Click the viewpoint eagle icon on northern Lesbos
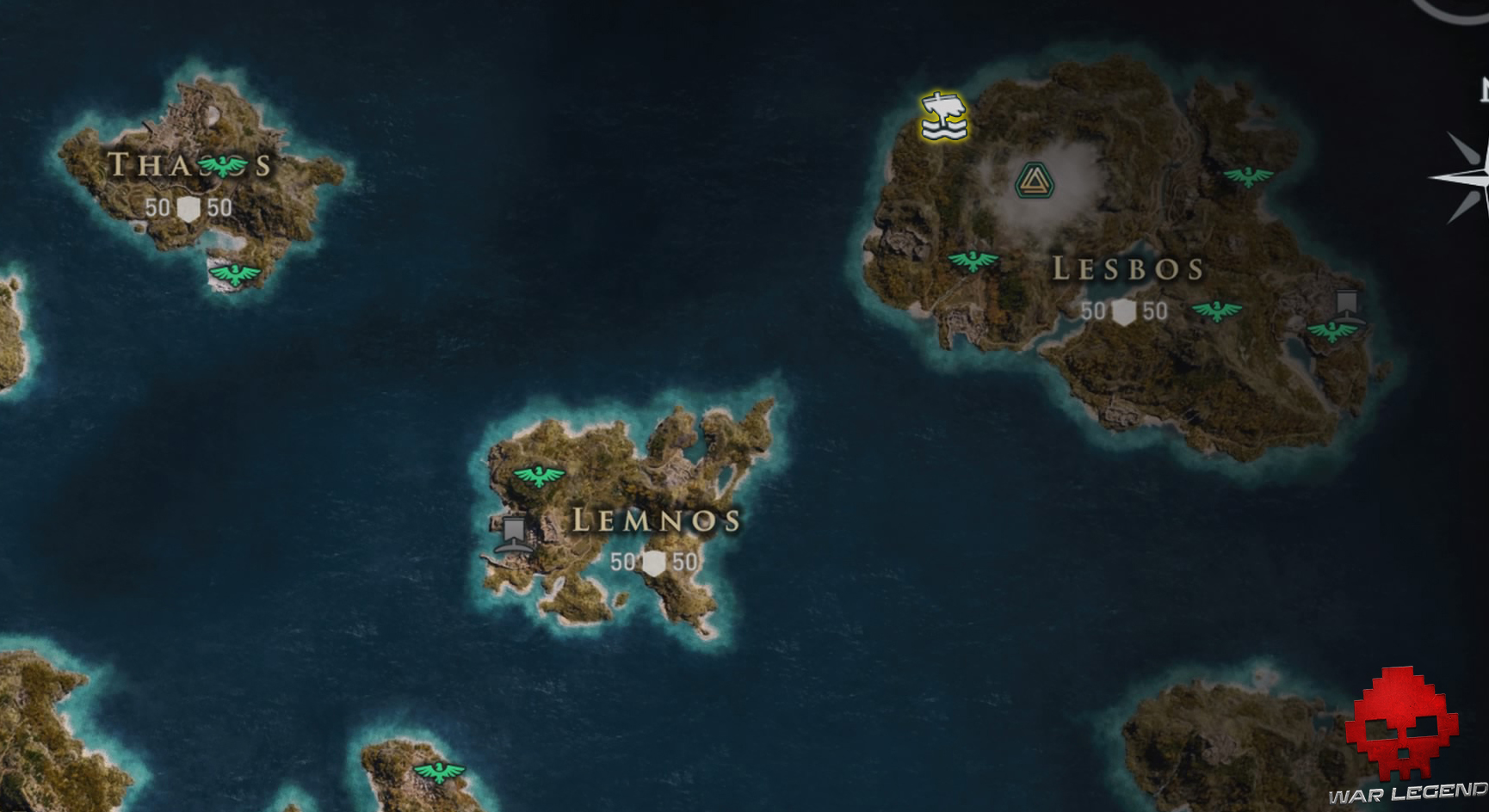The height and width of the screenshot is (812, 1489). coord(1247,175)
